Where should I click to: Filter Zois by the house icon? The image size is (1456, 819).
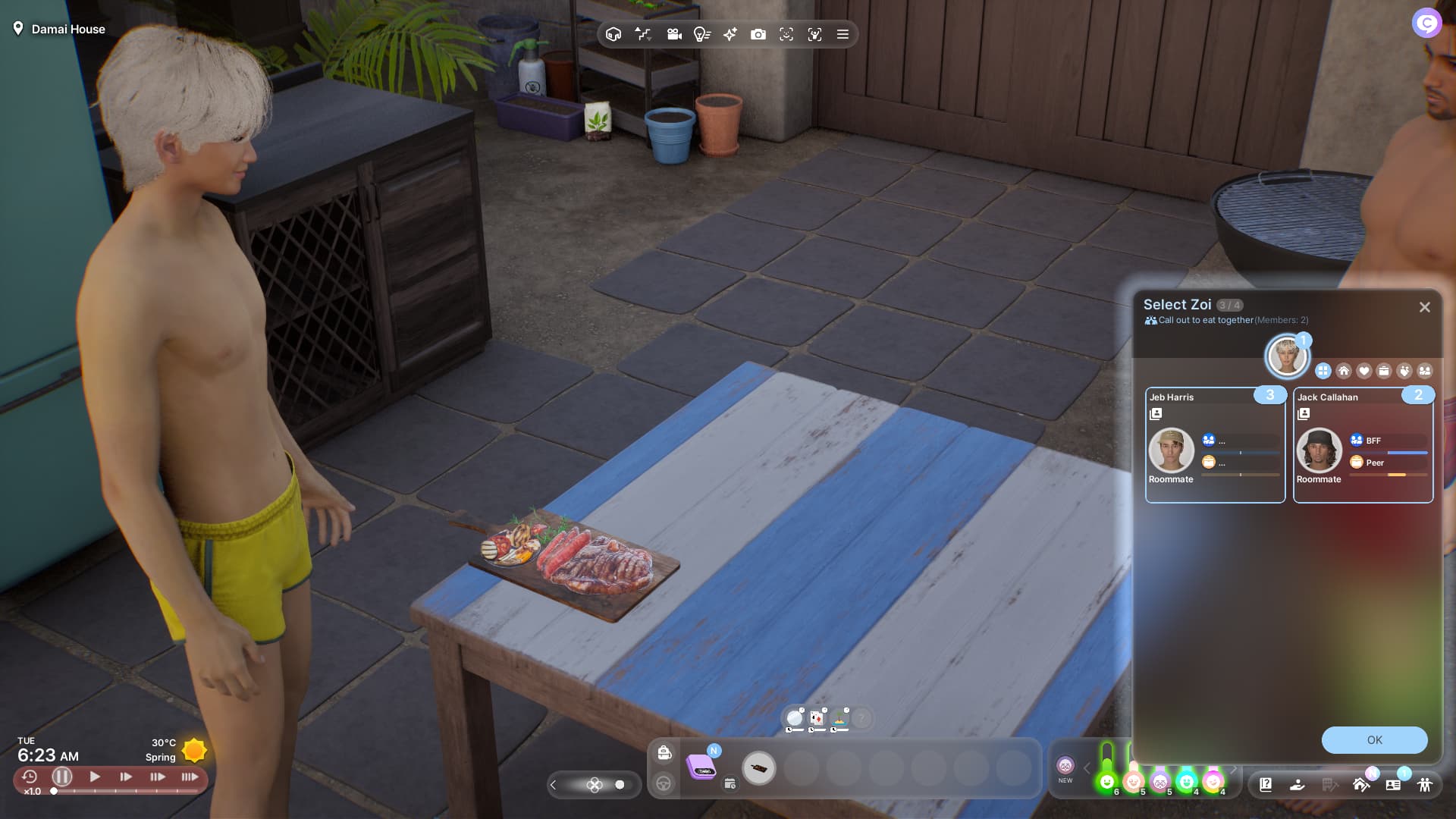tap(1344, 371)
